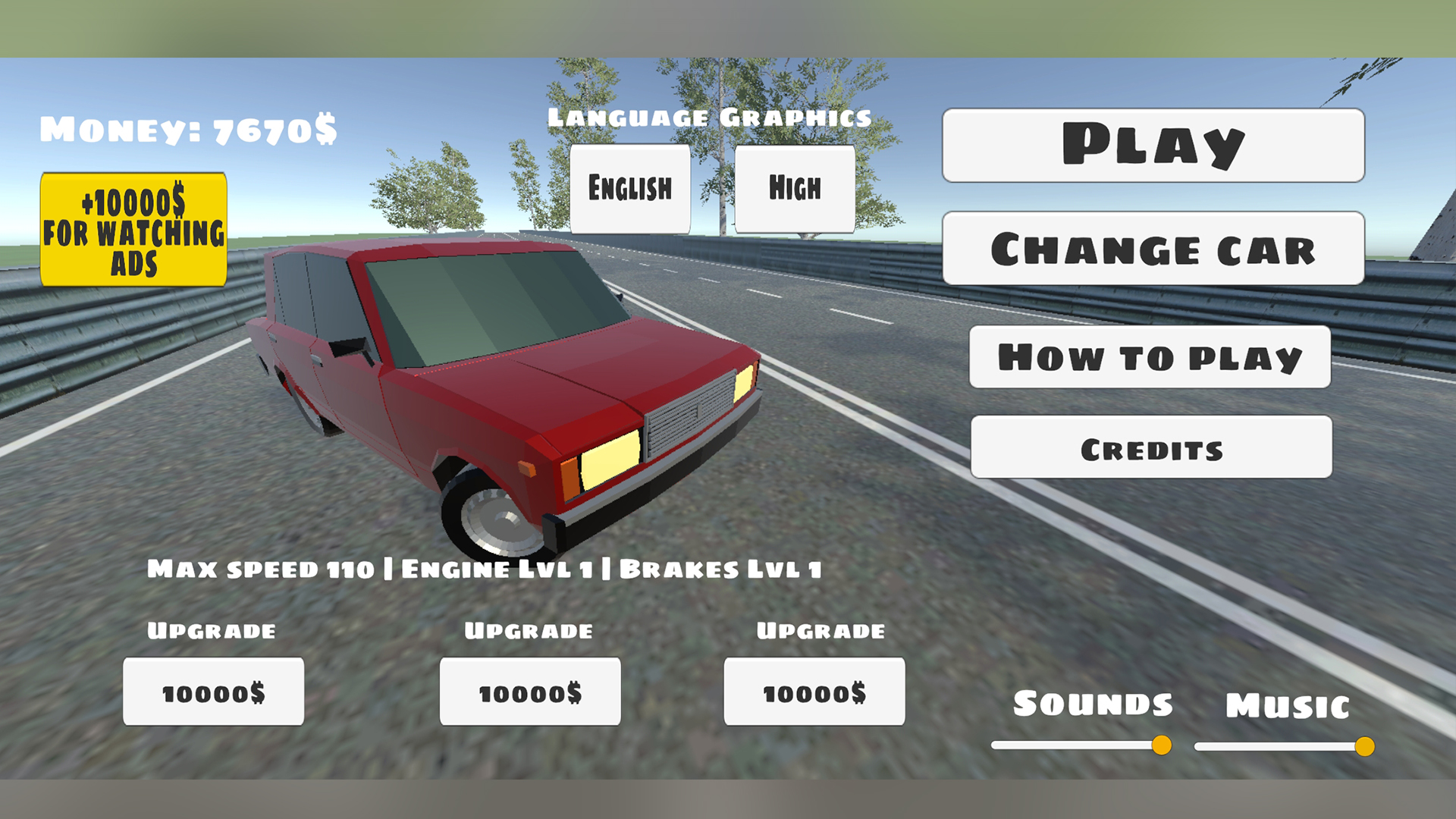Click the Money: 7670$ display
Screen dimensions: 1456x819
tap(188, 130)
